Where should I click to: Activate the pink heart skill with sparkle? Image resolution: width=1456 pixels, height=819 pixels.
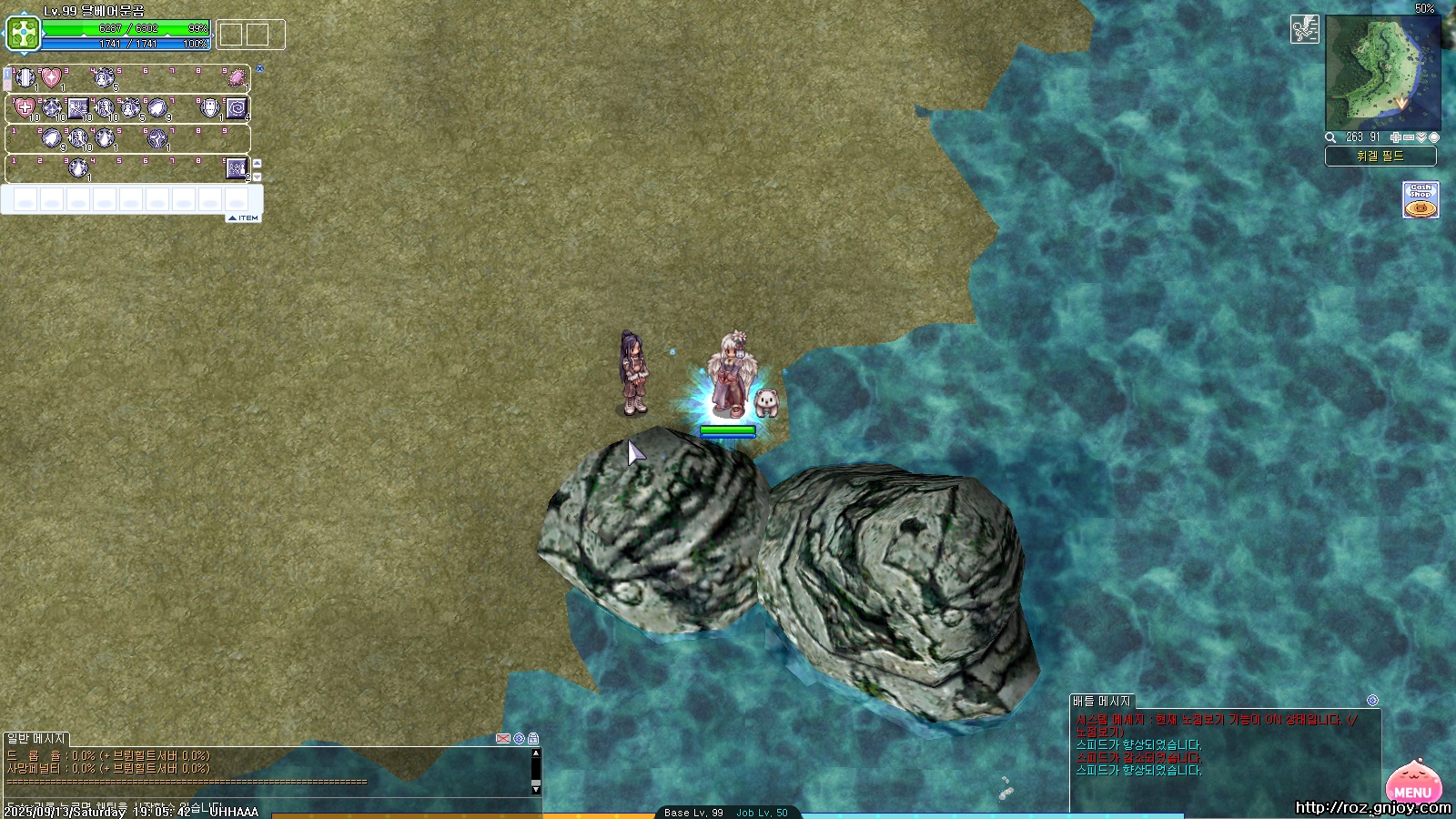pyautogui.click(x=51, y=78)
